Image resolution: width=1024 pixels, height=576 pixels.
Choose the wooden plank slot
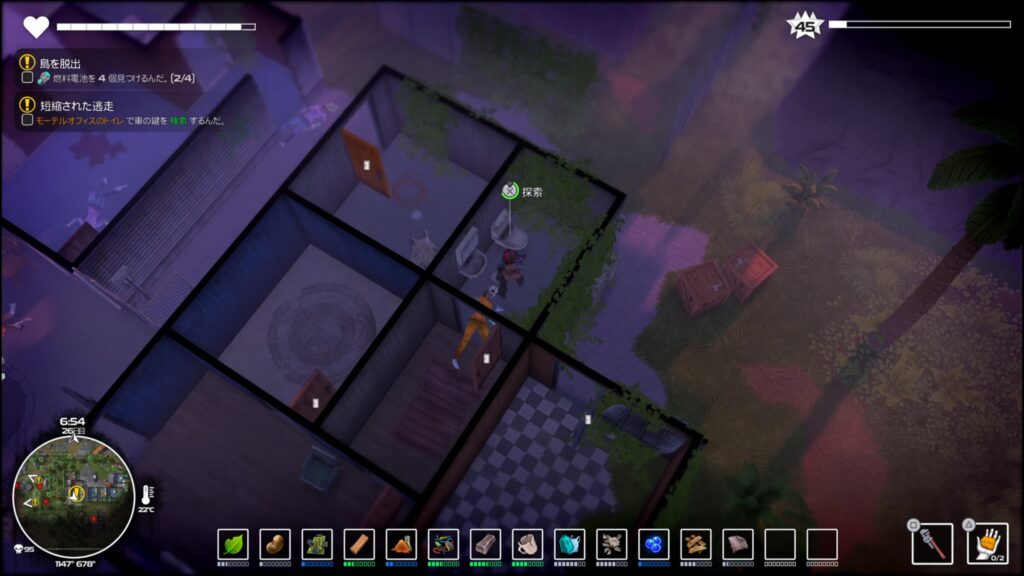click(x=359, y=544)
